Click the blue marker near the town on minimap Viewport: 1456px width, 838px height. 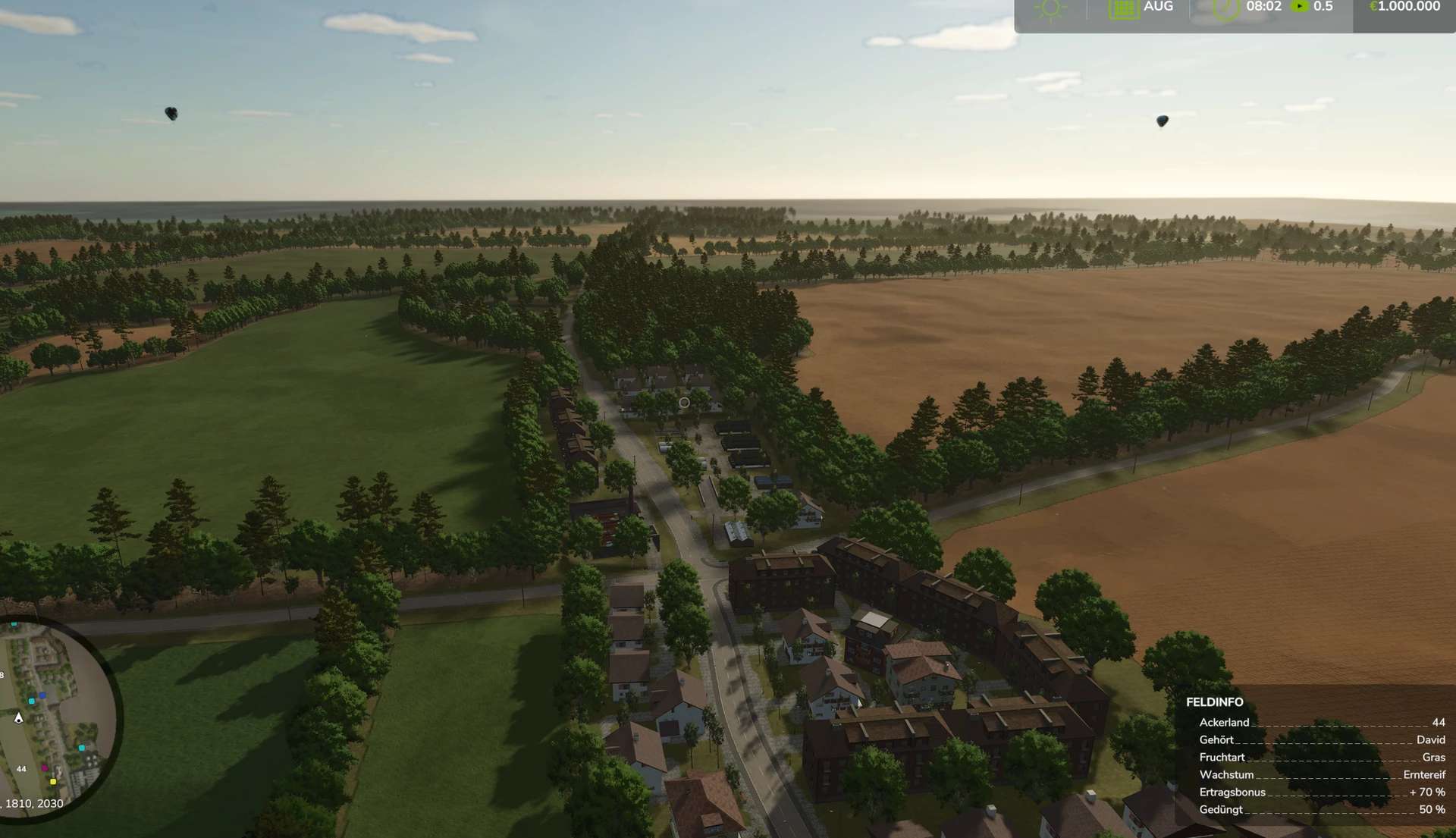click(x=42, y=695)
